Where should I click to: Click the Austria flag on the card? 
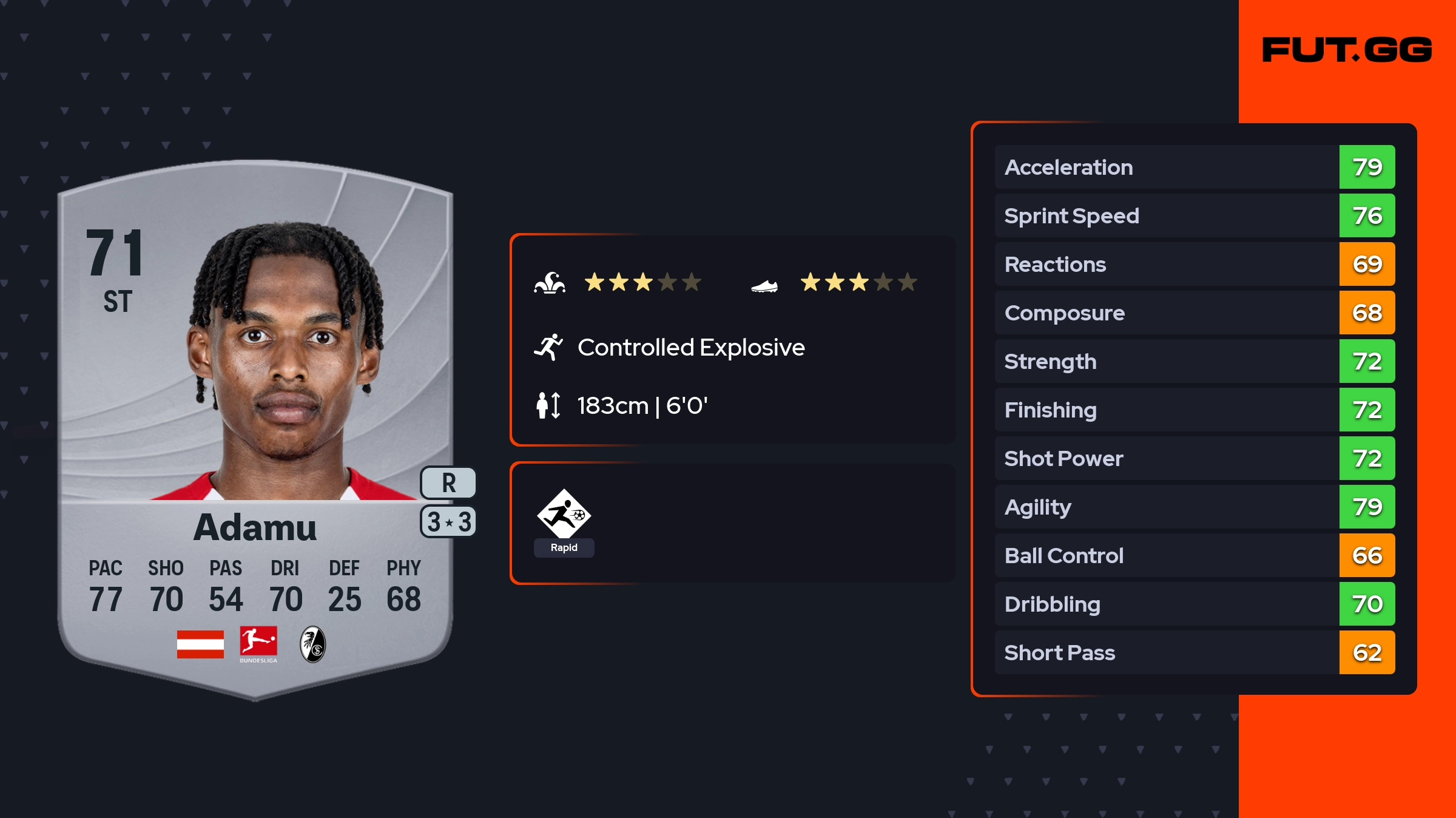200,644
